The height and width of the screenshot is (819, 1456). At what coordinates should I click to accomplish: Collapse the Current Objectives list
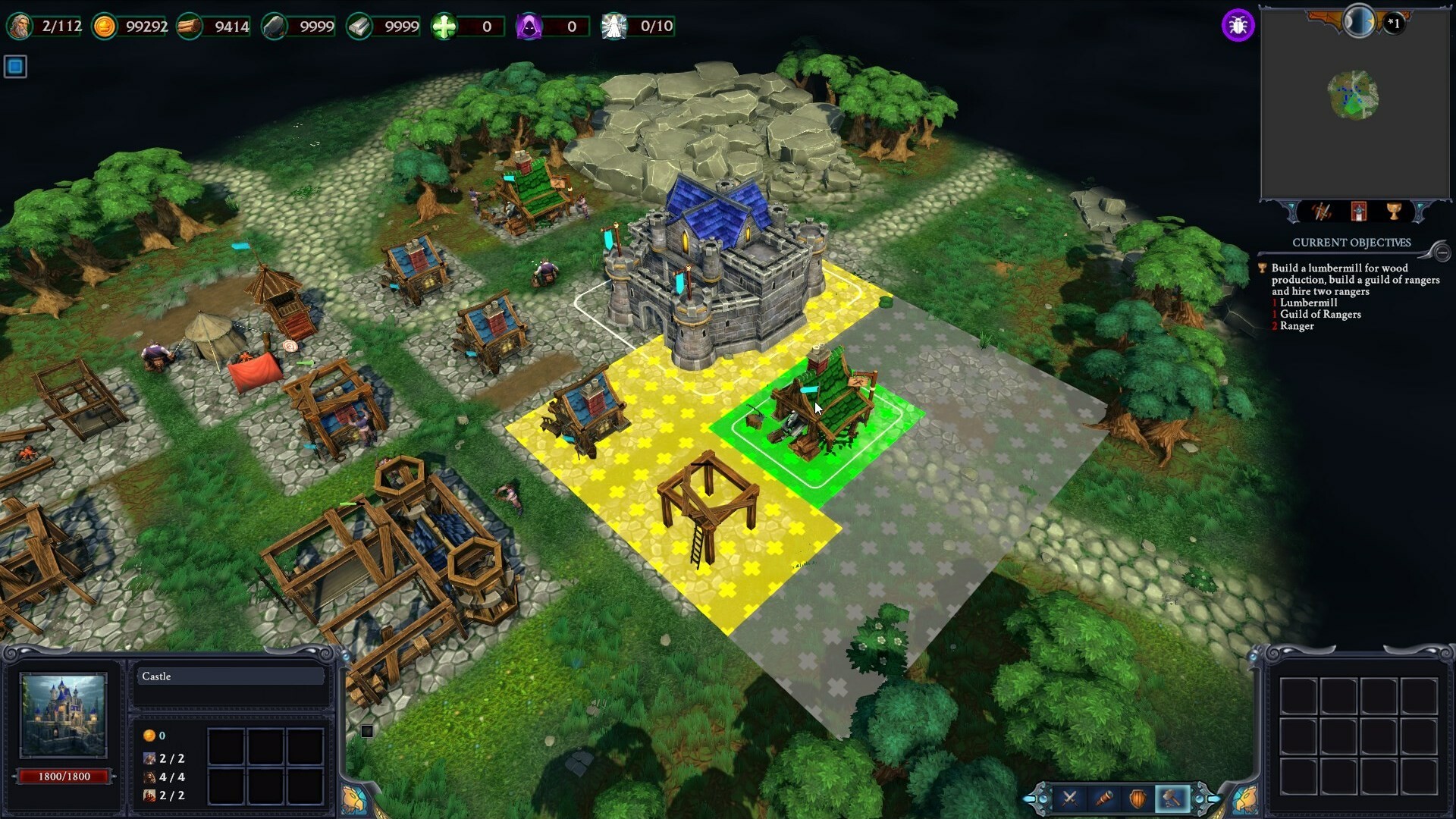(x=1442, y=252)
